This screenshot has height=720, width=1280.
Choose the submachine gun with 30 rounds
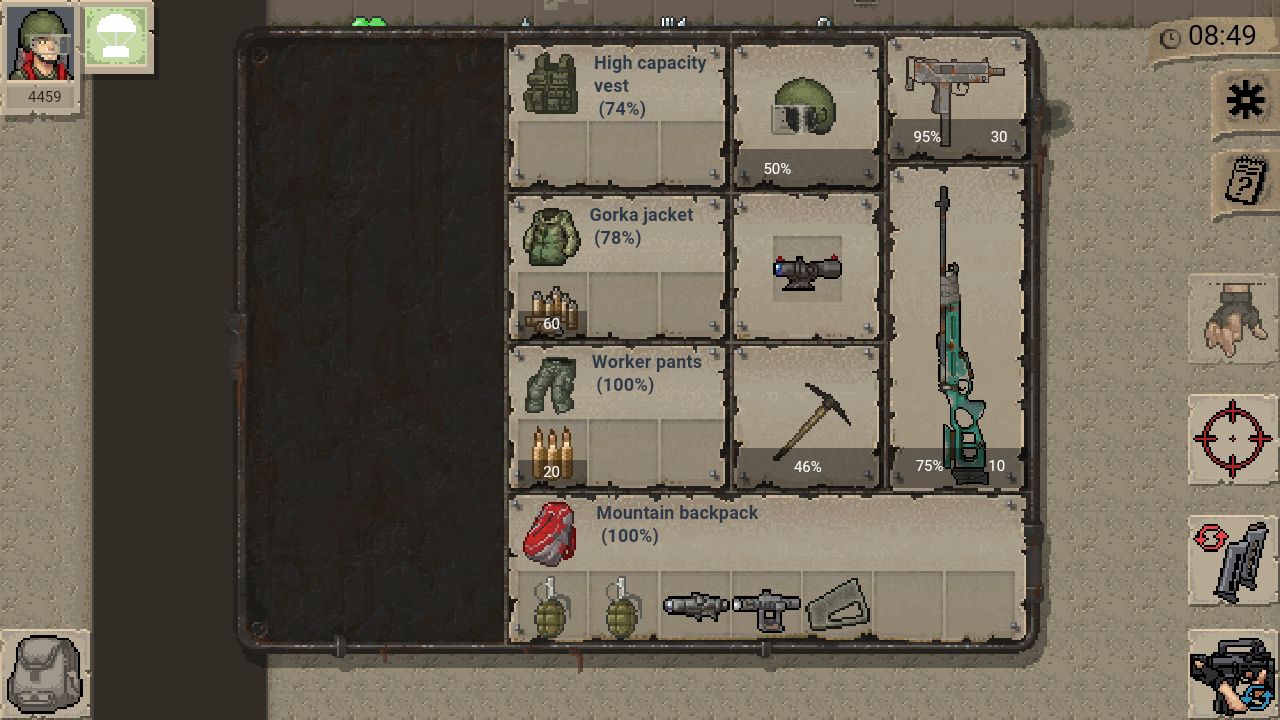(957, 98)
